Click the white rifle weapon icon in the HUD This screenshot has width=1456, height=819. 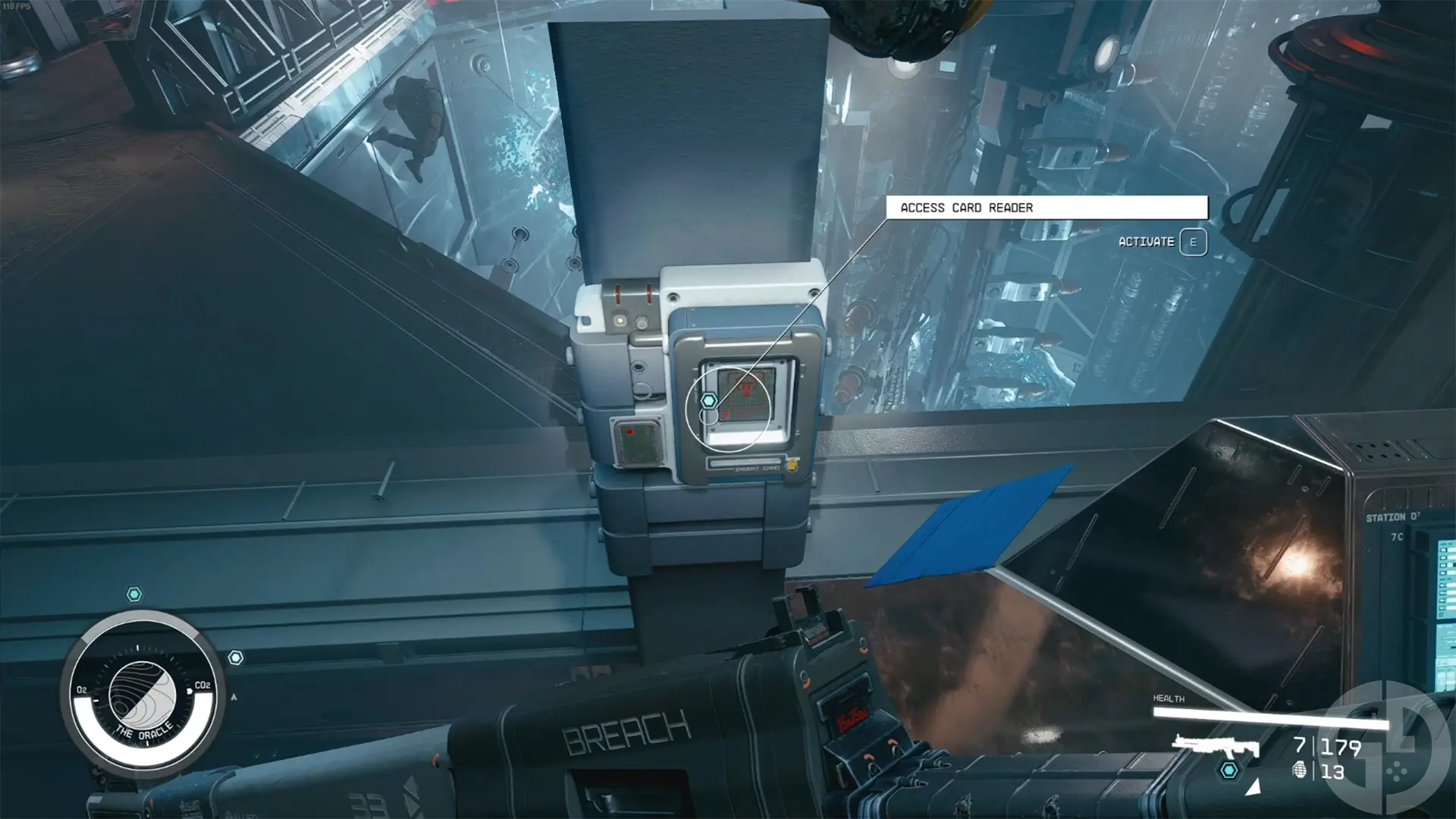pyautogui.click(x=1217, y=745)
